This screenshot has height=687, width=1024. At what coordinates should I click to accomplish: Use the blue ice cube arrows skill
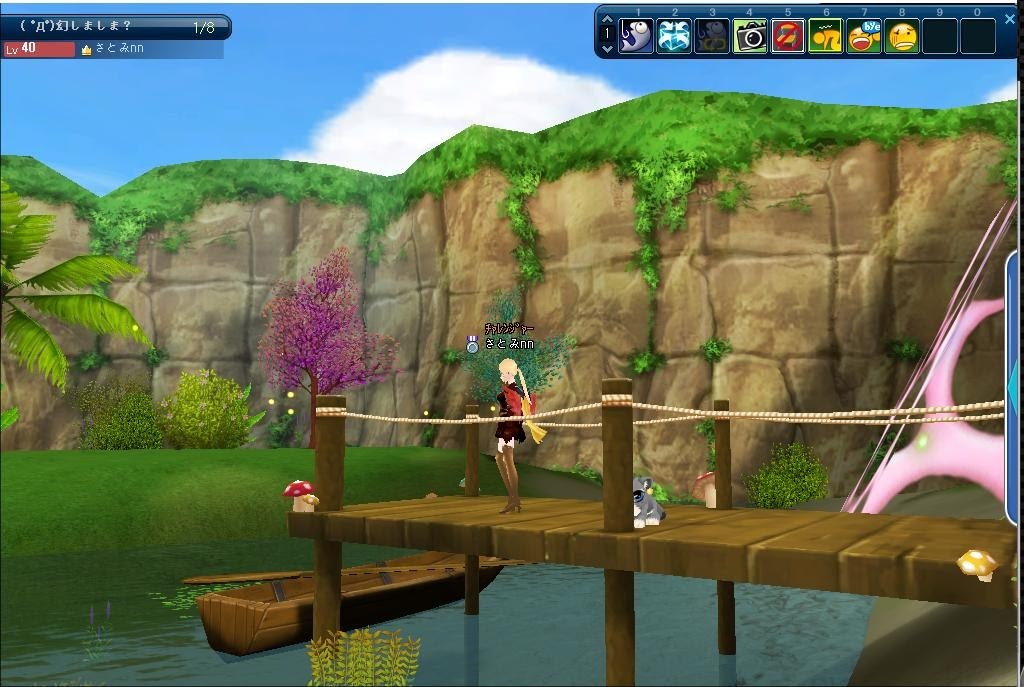click(x=674, y=36)
